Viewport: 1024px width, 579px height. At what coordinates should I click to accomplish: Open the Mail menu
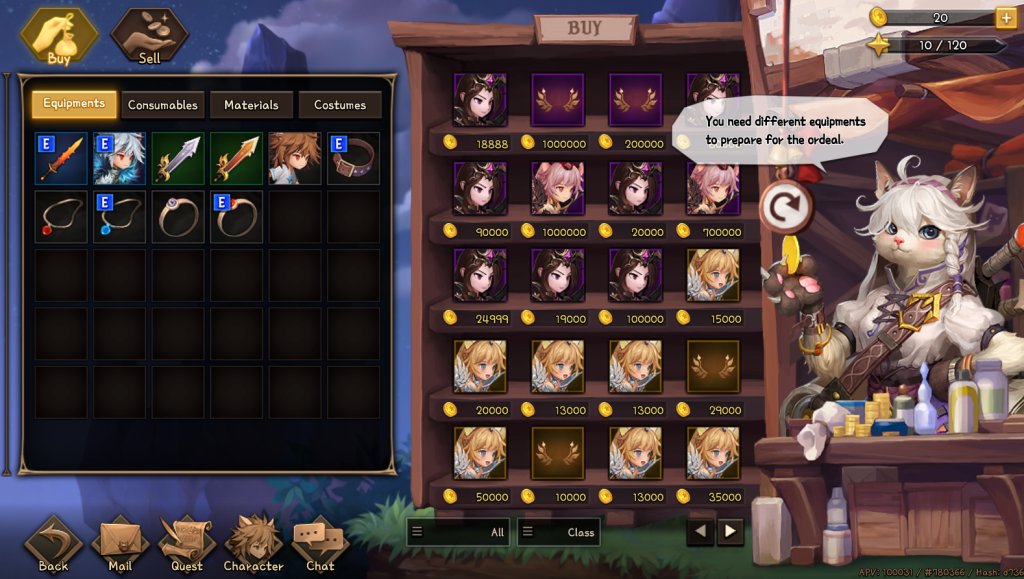[120, 545]
